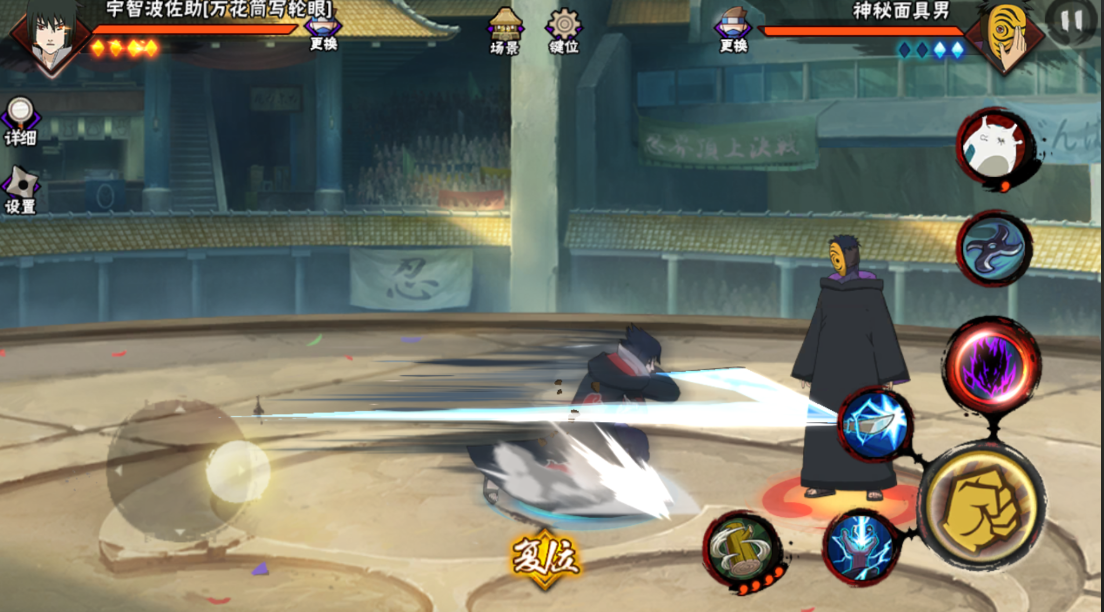Open the 设置 settings shuriken icon
The width and height of the screenshot is (1104, 612).
(x=20, y=188)
